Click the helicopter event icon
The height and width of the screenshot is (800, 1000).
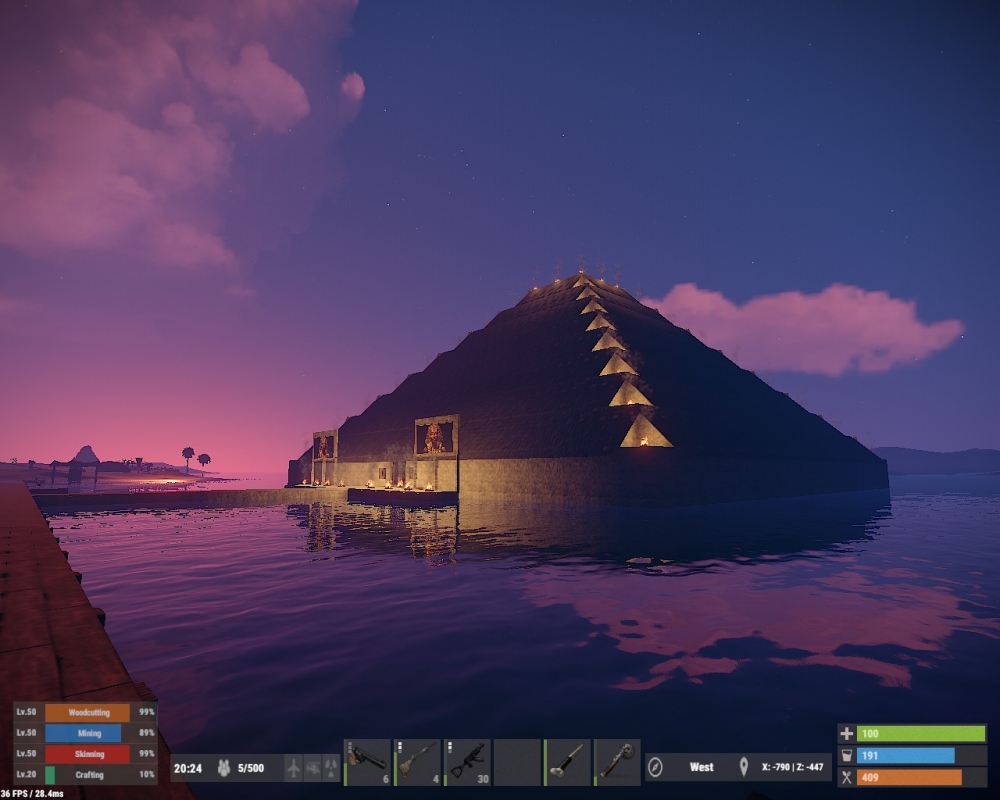312,768
